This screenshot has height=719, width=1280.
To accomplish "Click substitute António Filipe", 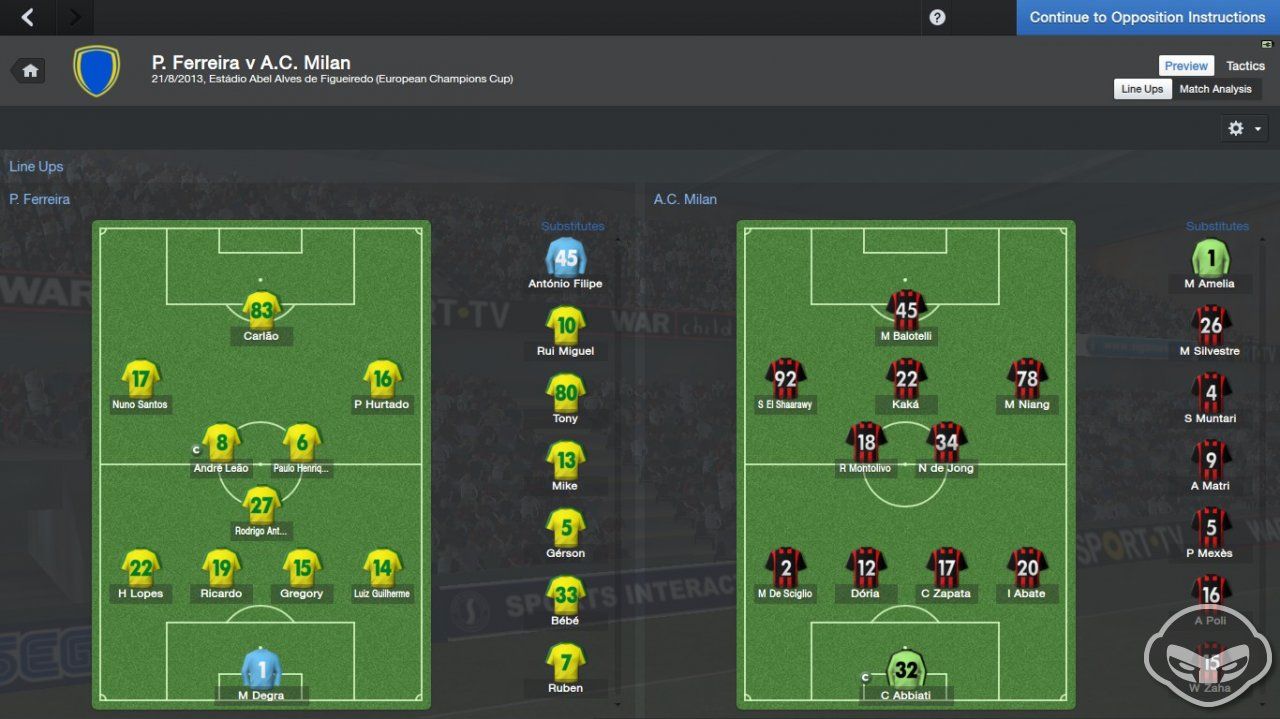I will click(x=566, y=259).
